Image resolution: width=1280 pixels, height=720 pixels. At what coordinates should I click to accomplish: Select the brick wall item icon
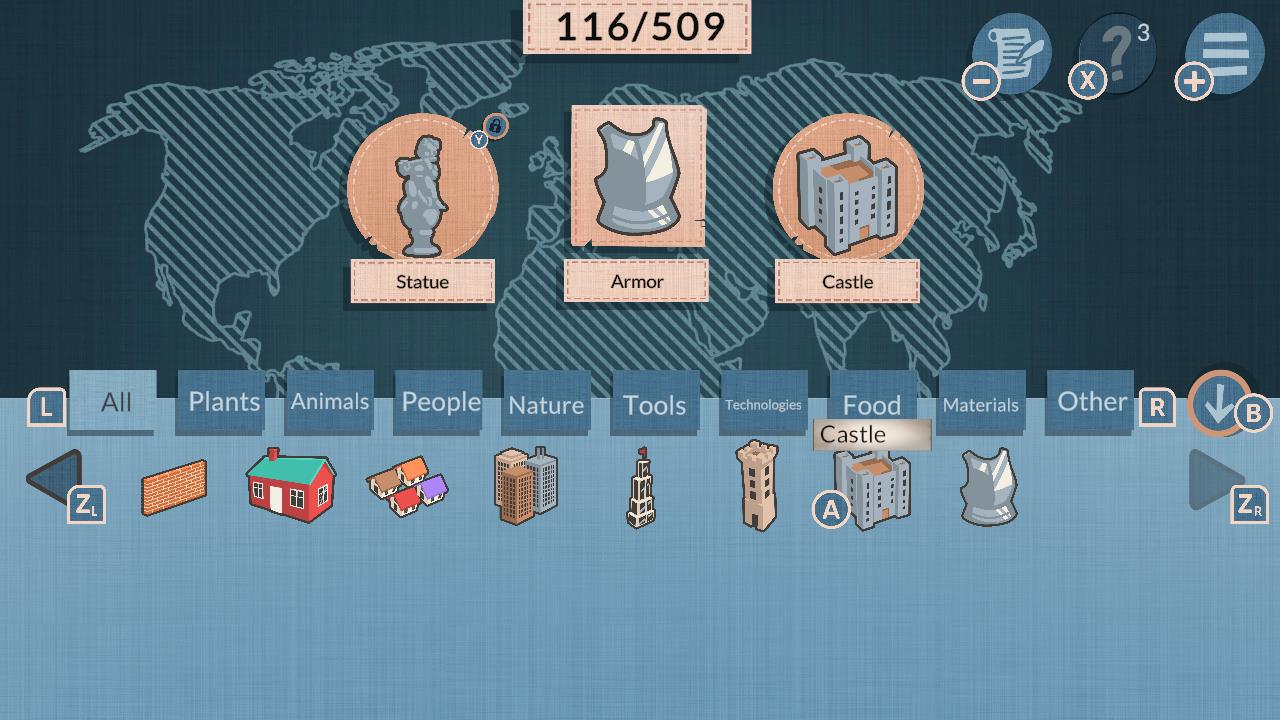coord(175,487)
